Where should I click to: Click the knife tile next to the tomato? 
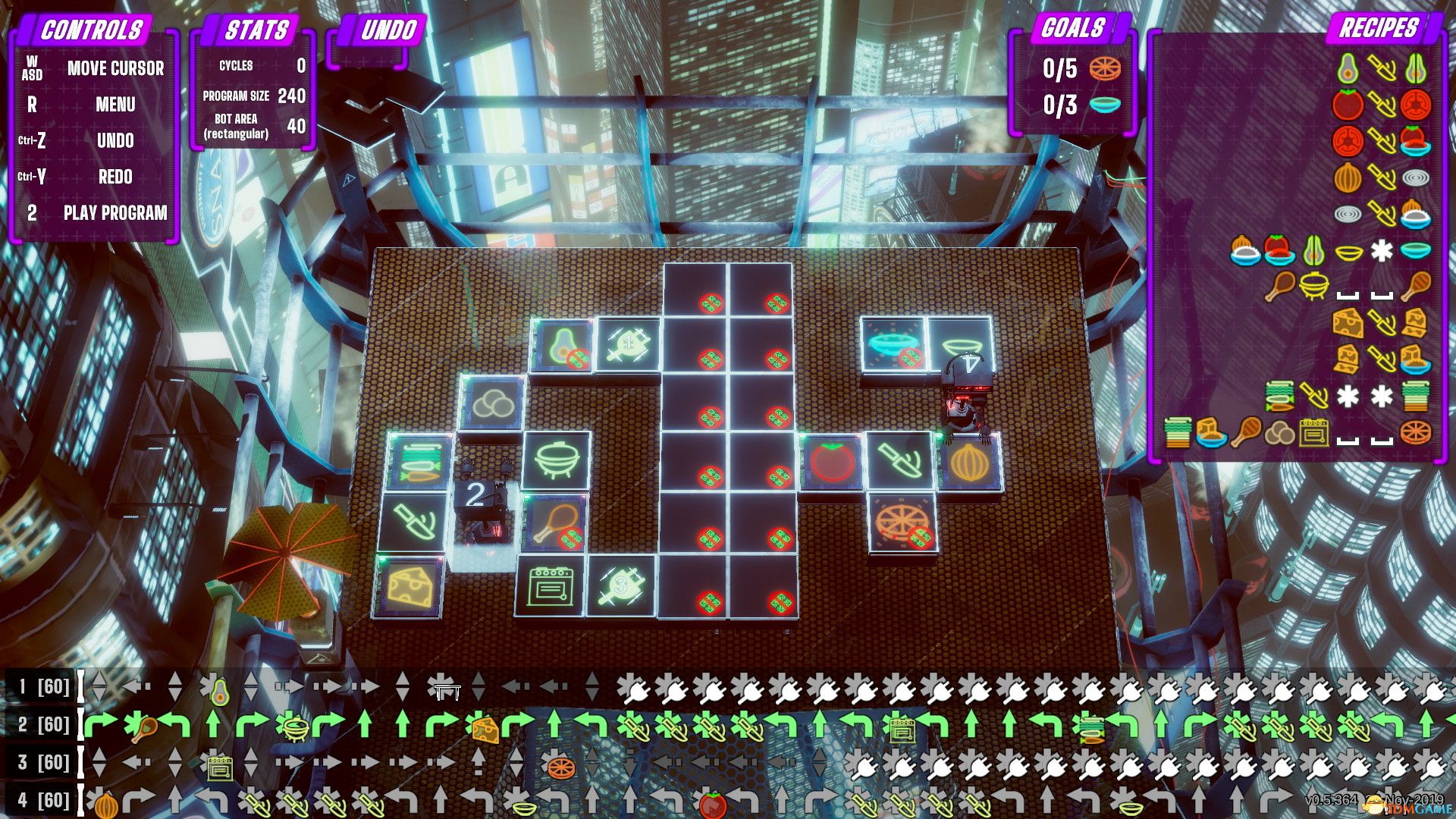click(x=900, y=461)
